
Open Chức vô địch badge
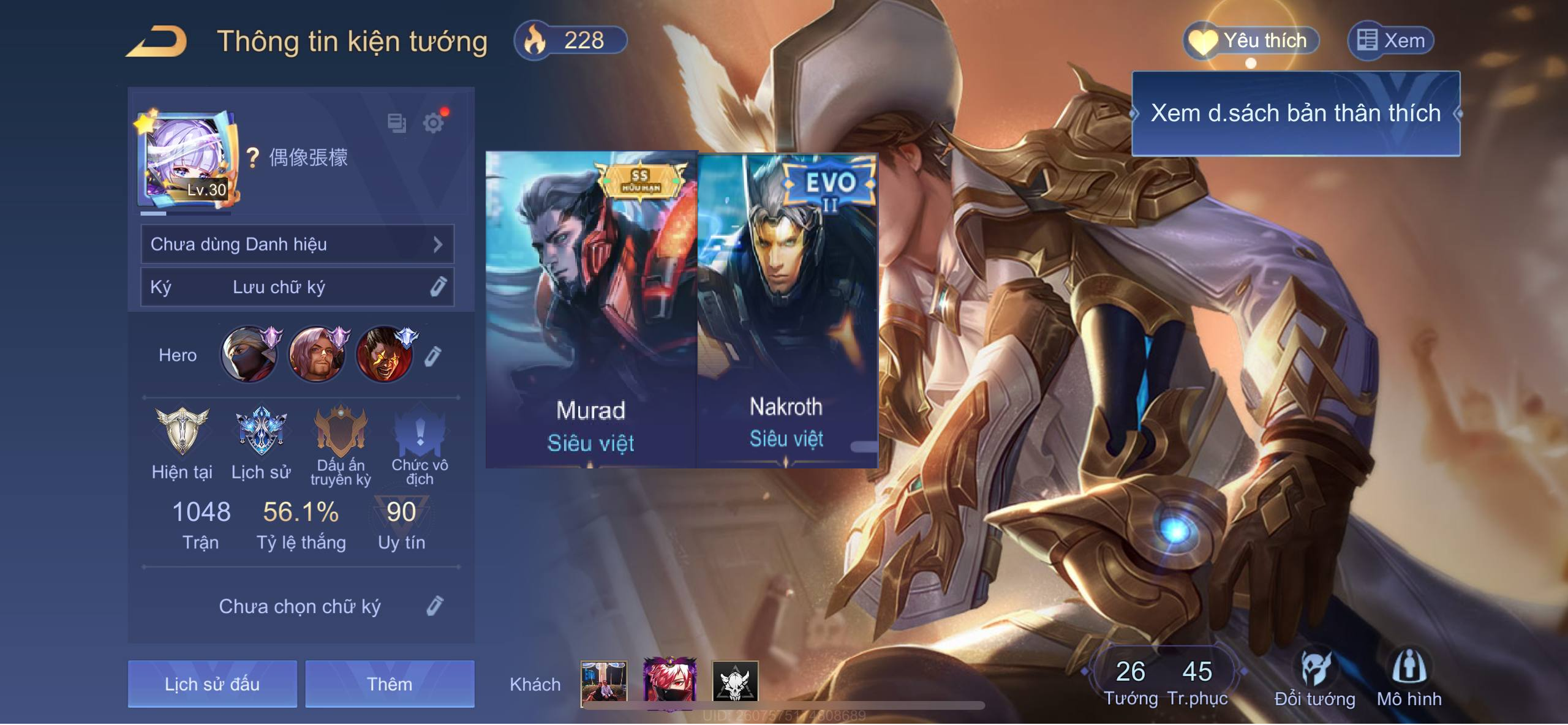(420, 432)
